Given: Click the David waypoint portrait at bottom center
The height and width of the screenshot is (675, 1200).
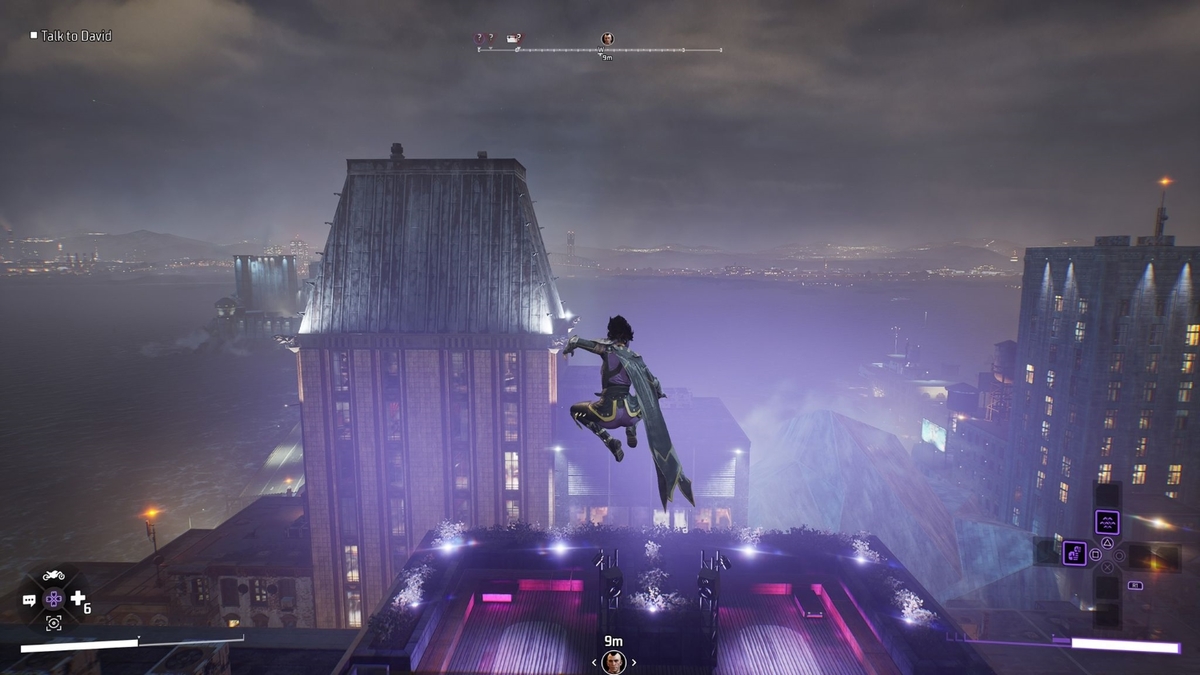Looking at the screenshot, I should click(613, 661).
